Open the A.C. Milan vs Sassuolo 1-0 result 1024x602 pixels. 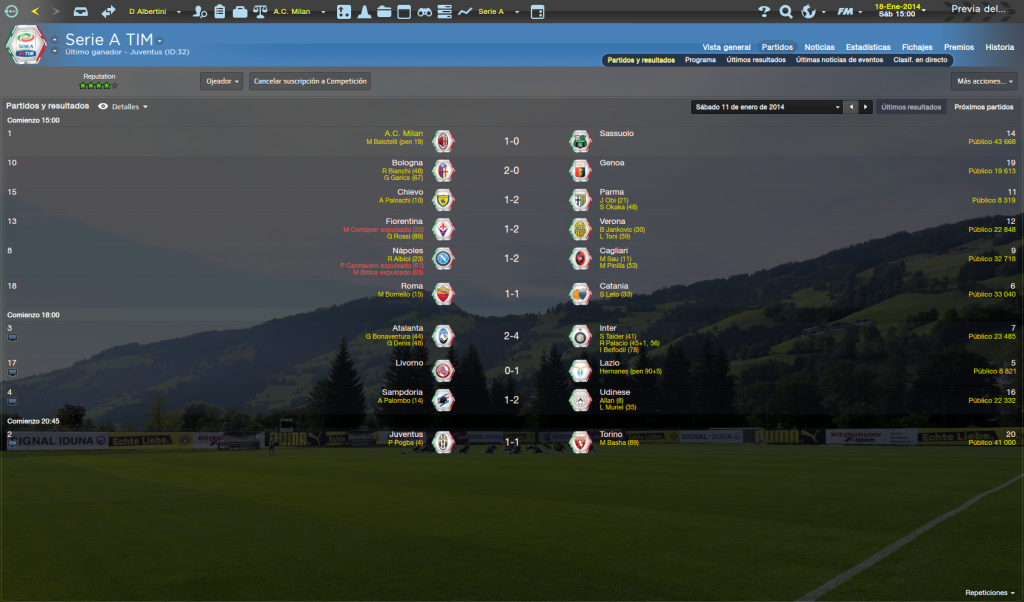click(511, 141)
